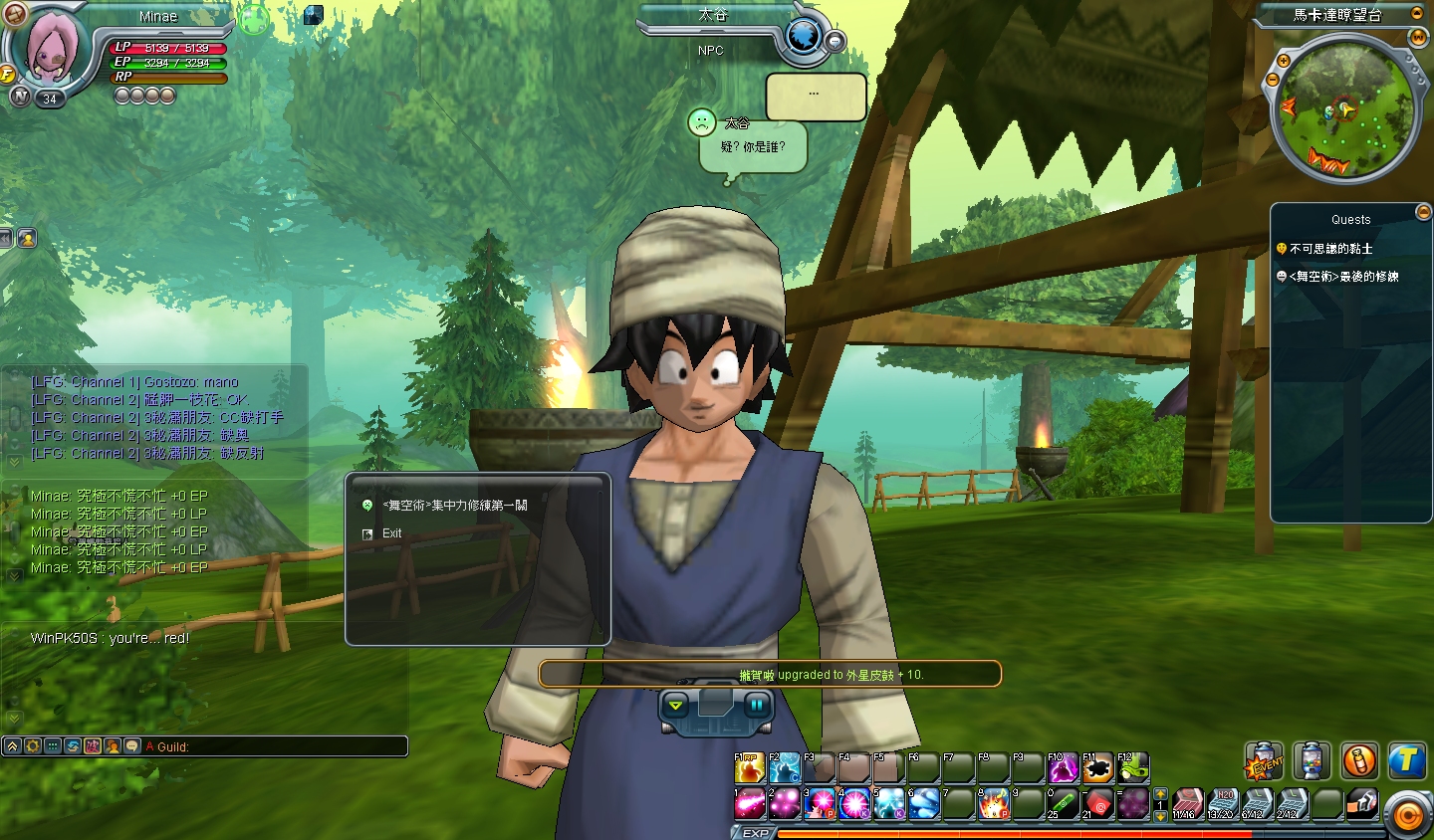The image size is (1434, 840).
Task: Toggle the speech-bubble icon in the chat bar
Action: point(132,746)
